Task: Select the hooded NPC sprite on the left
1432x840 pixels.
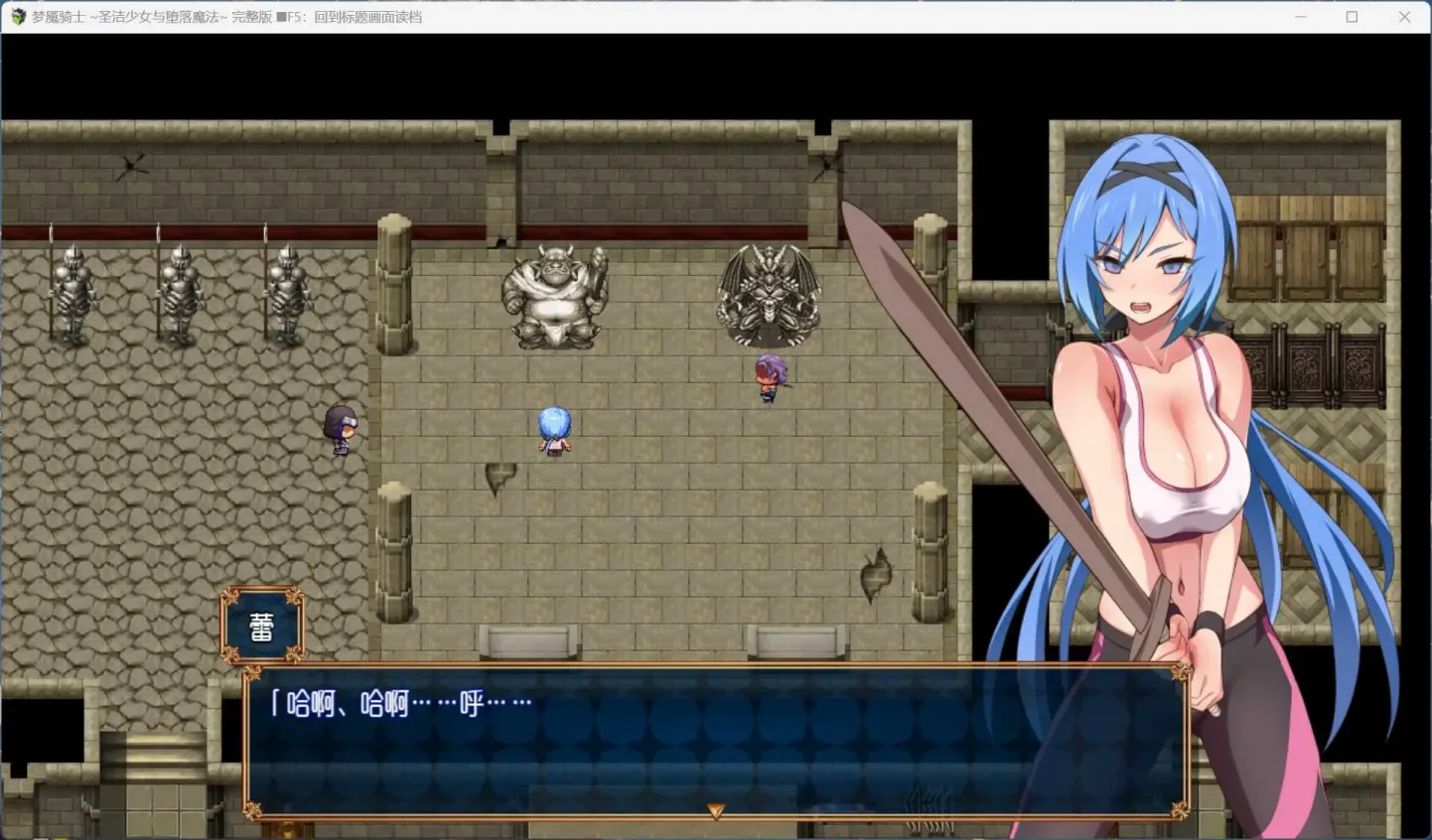Action: click(339, 427)
